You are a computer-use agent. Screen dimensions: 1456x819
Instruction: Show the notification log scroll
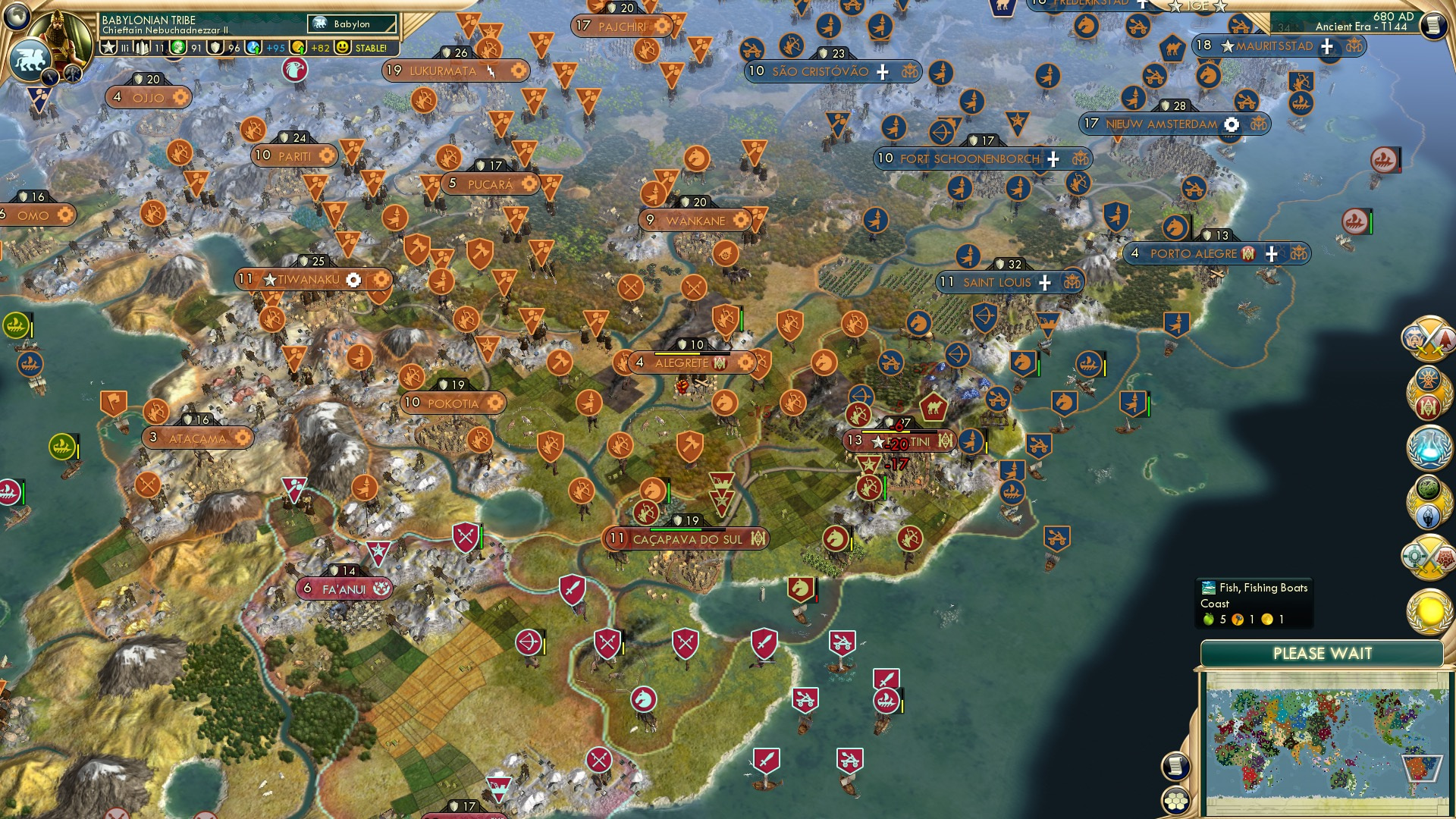(1175, 765)
